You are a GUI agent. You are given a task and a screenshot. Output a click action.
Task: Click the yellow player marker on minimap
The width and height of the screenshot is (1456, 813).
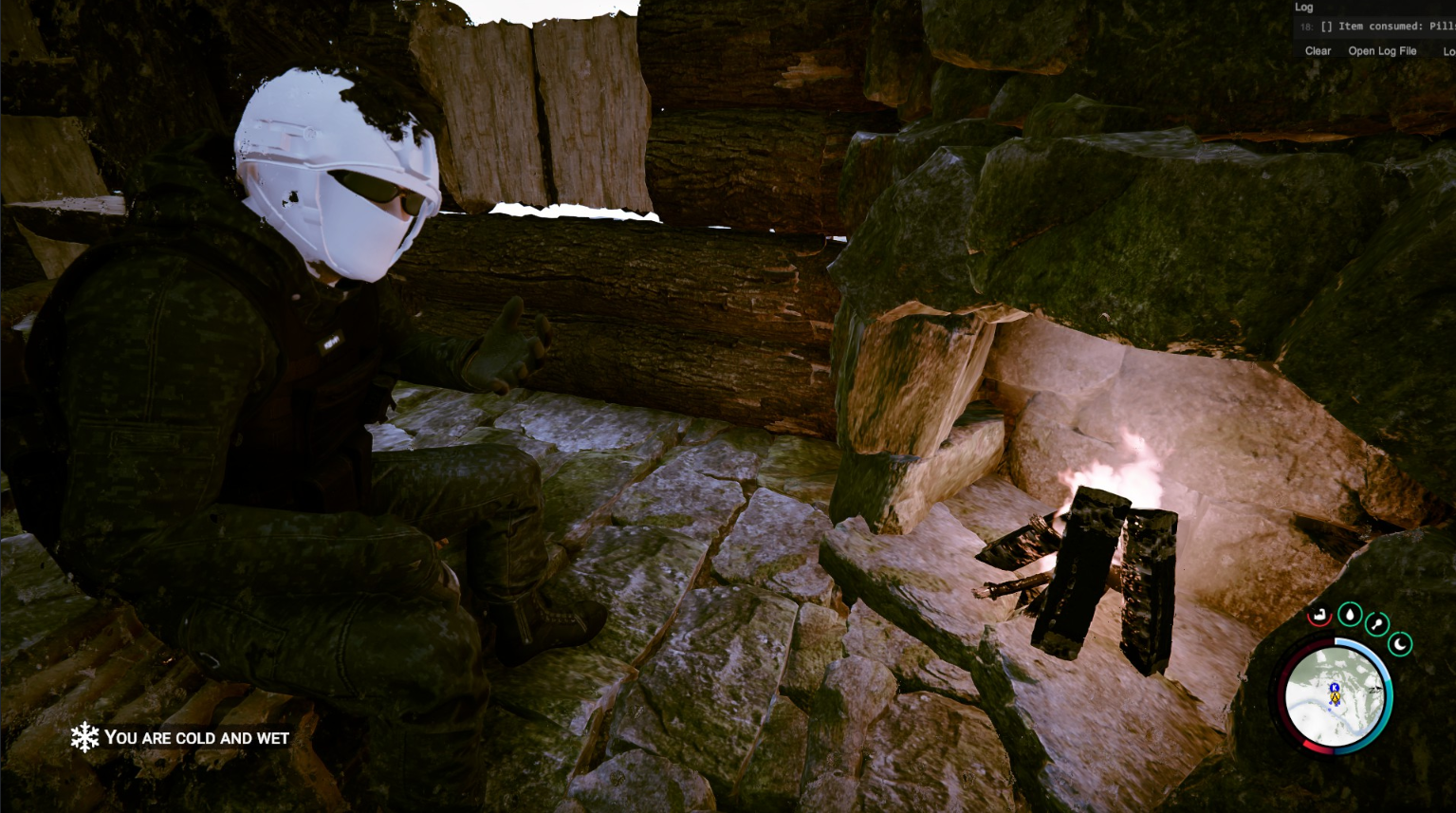(x=1335, y=697)
